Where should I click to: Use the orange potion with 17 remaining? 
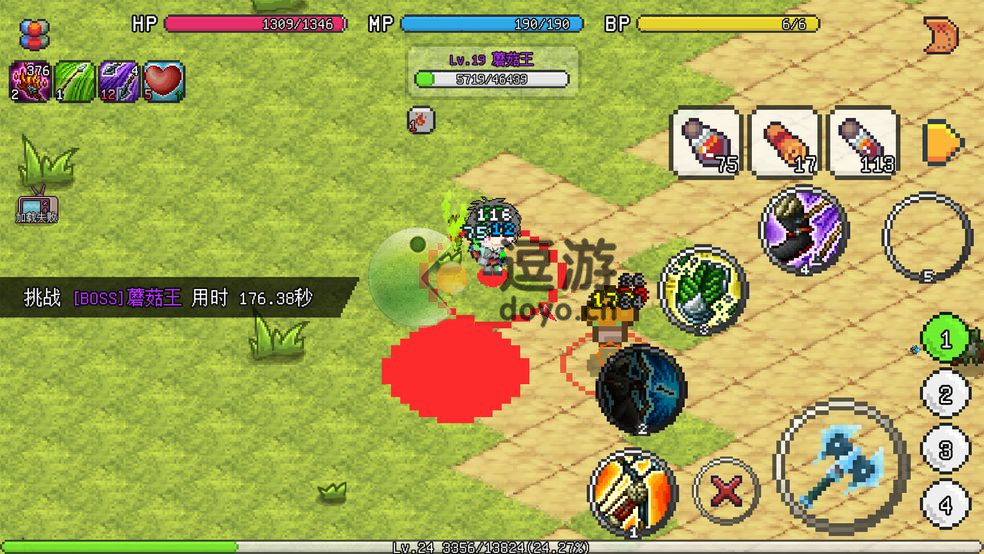point(785,142)
